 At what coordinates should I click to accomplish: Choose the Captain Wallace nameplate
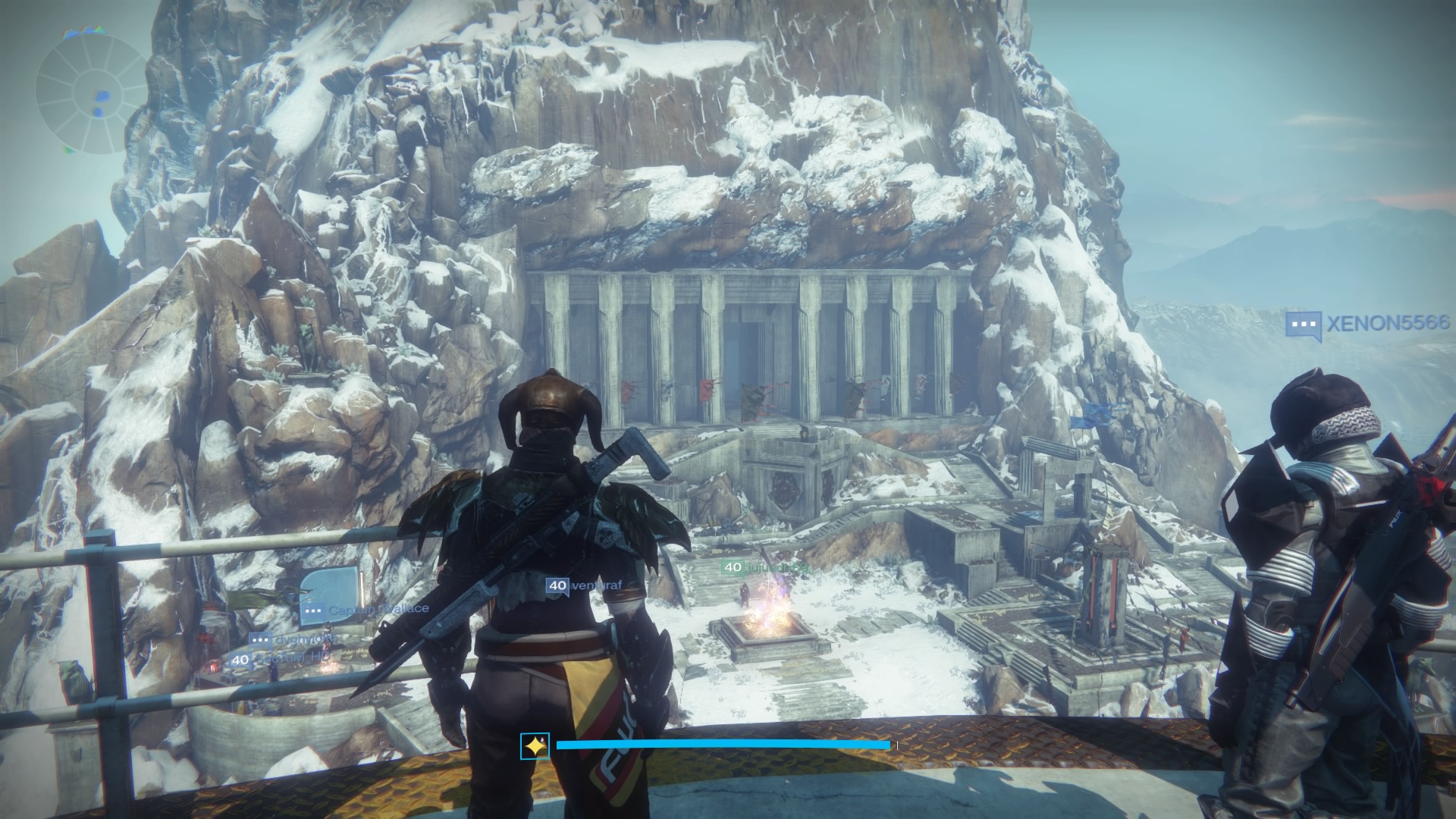pos(365,609)
